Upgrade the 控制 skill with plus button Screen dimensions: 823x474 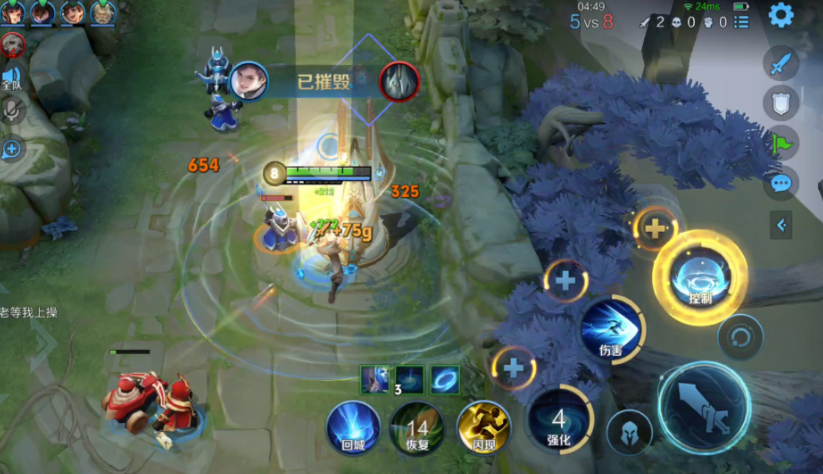(x=655, y=228)
